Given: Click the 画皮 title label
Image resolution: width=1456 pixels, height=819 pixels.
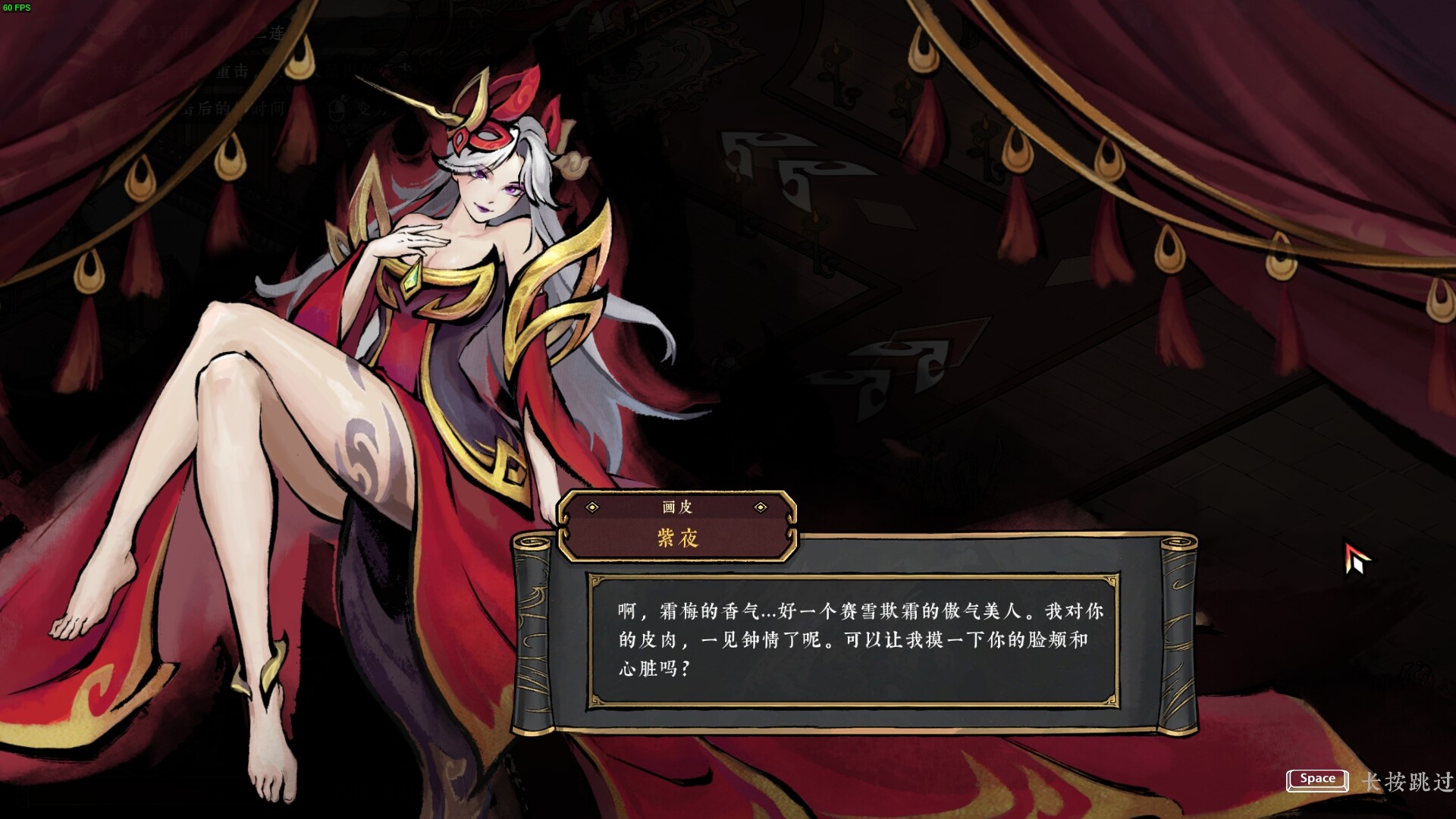Looking at the screenshot, I should click(675, 509).
